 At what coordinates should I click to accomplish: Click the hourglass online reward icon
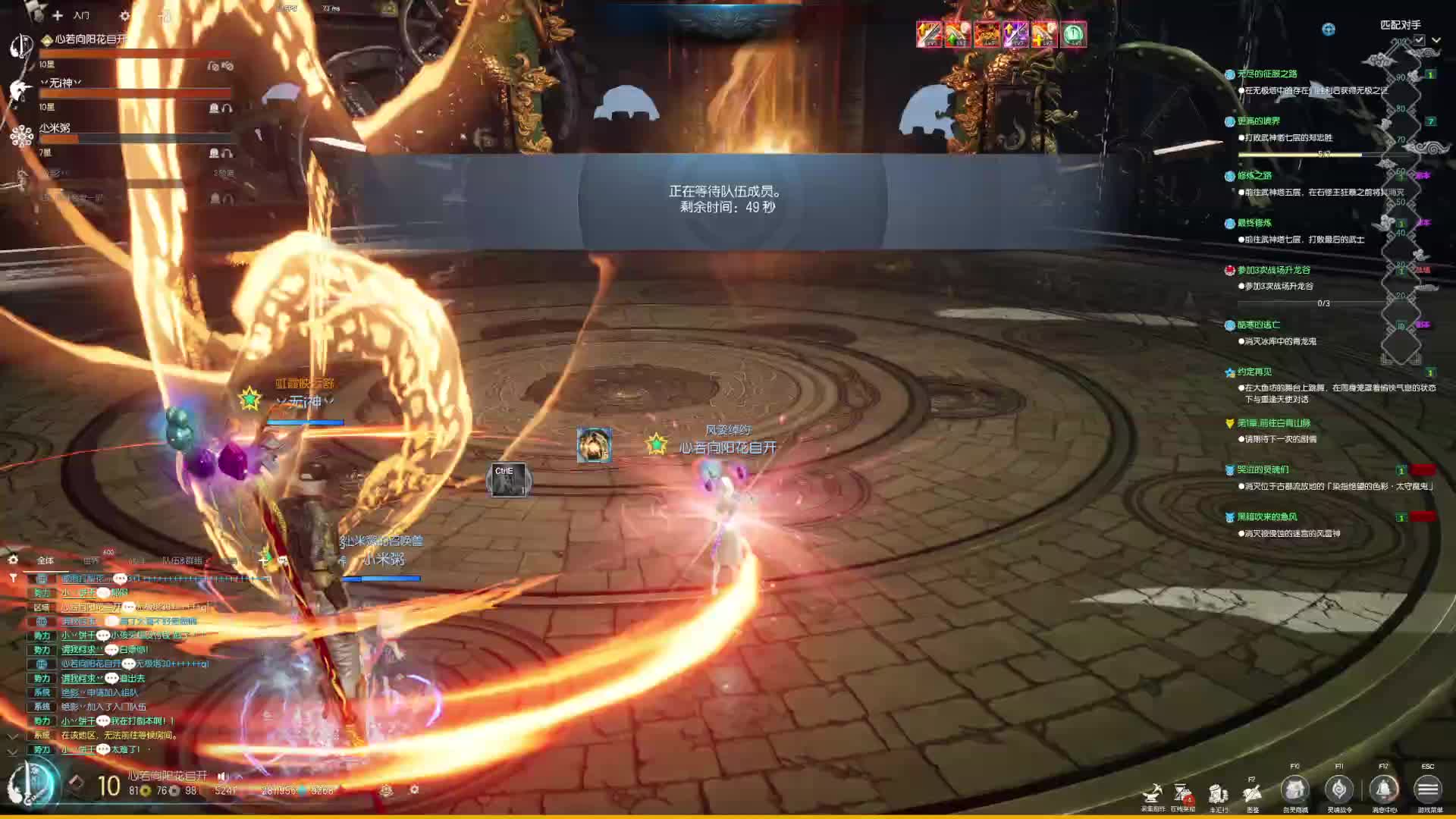pos(1182,793)
